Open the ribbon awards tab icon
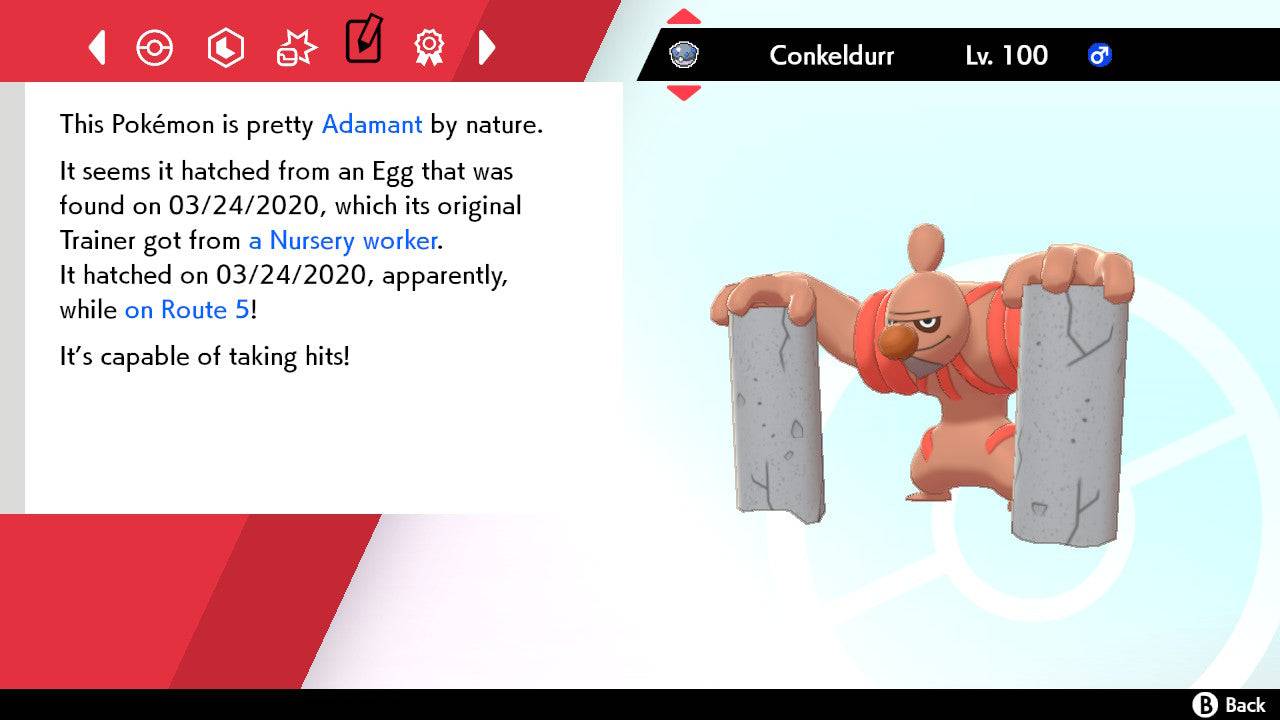 (x=430, y=47)
